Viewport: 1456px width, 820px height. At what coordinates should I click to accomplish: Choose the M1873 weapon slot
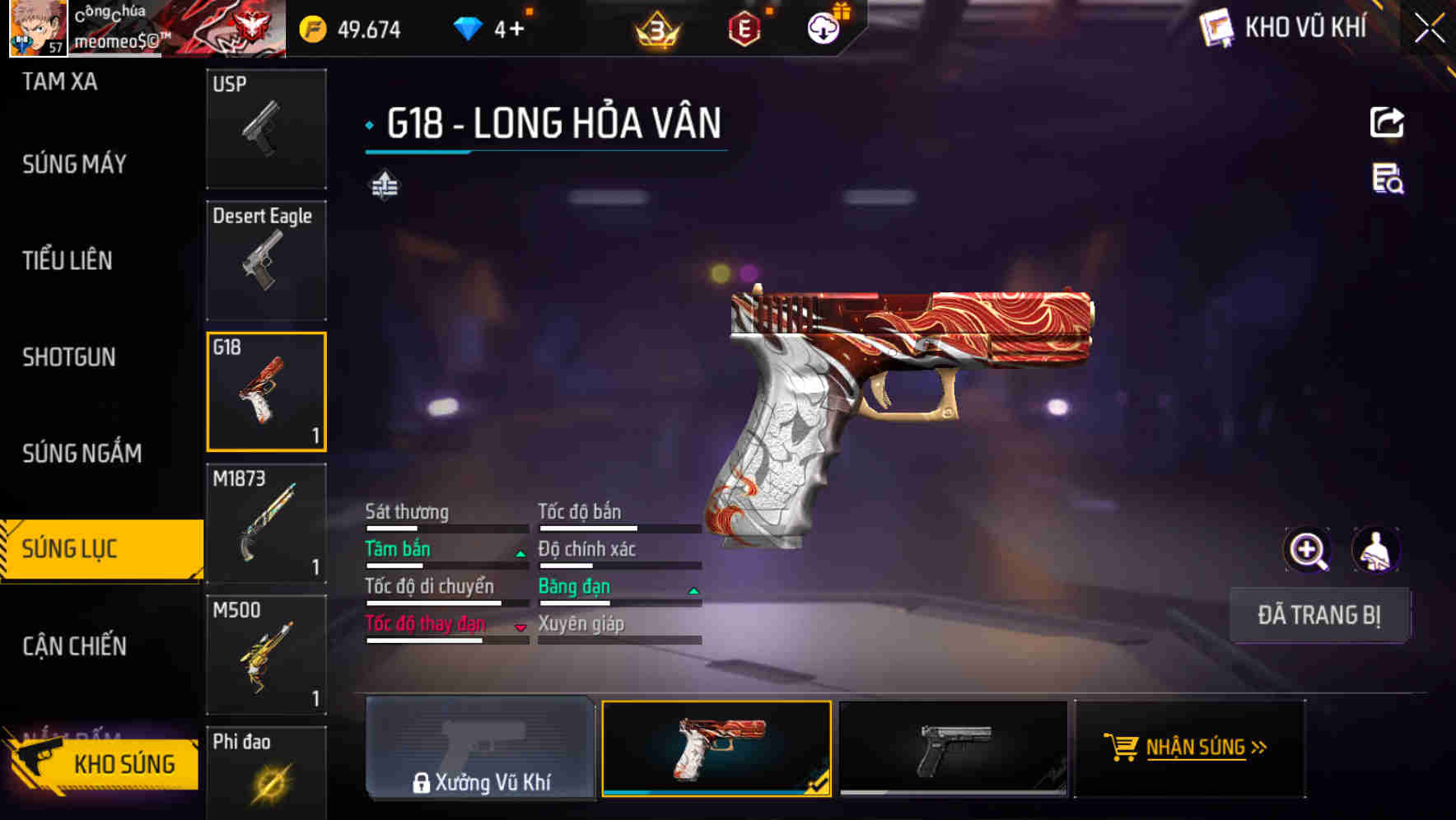(266, 524)
